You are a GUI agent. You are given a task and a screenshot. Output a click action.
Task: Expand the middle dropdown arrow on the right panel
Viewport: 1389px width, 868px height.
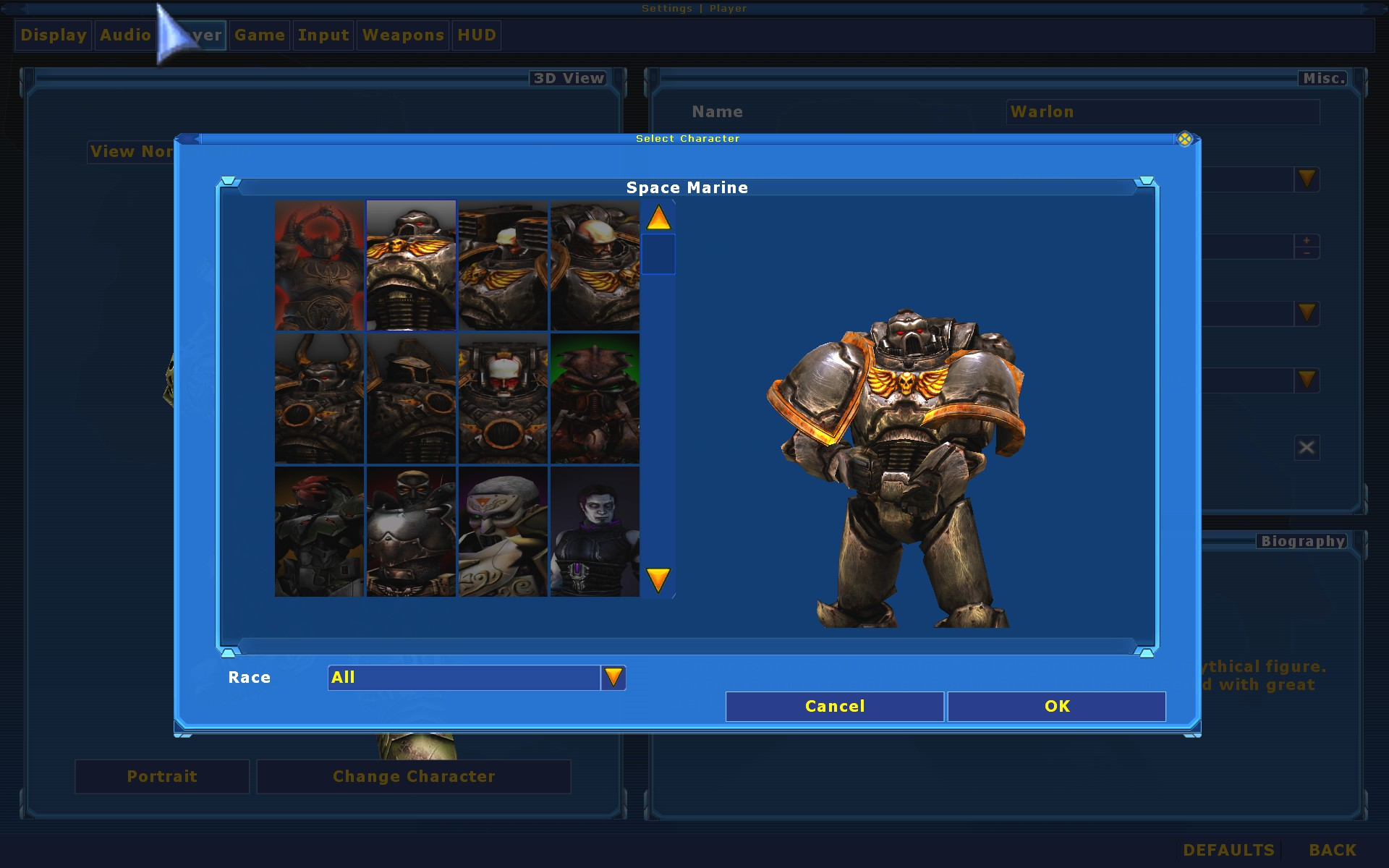pyautogui.click(x=1306, y=313)
